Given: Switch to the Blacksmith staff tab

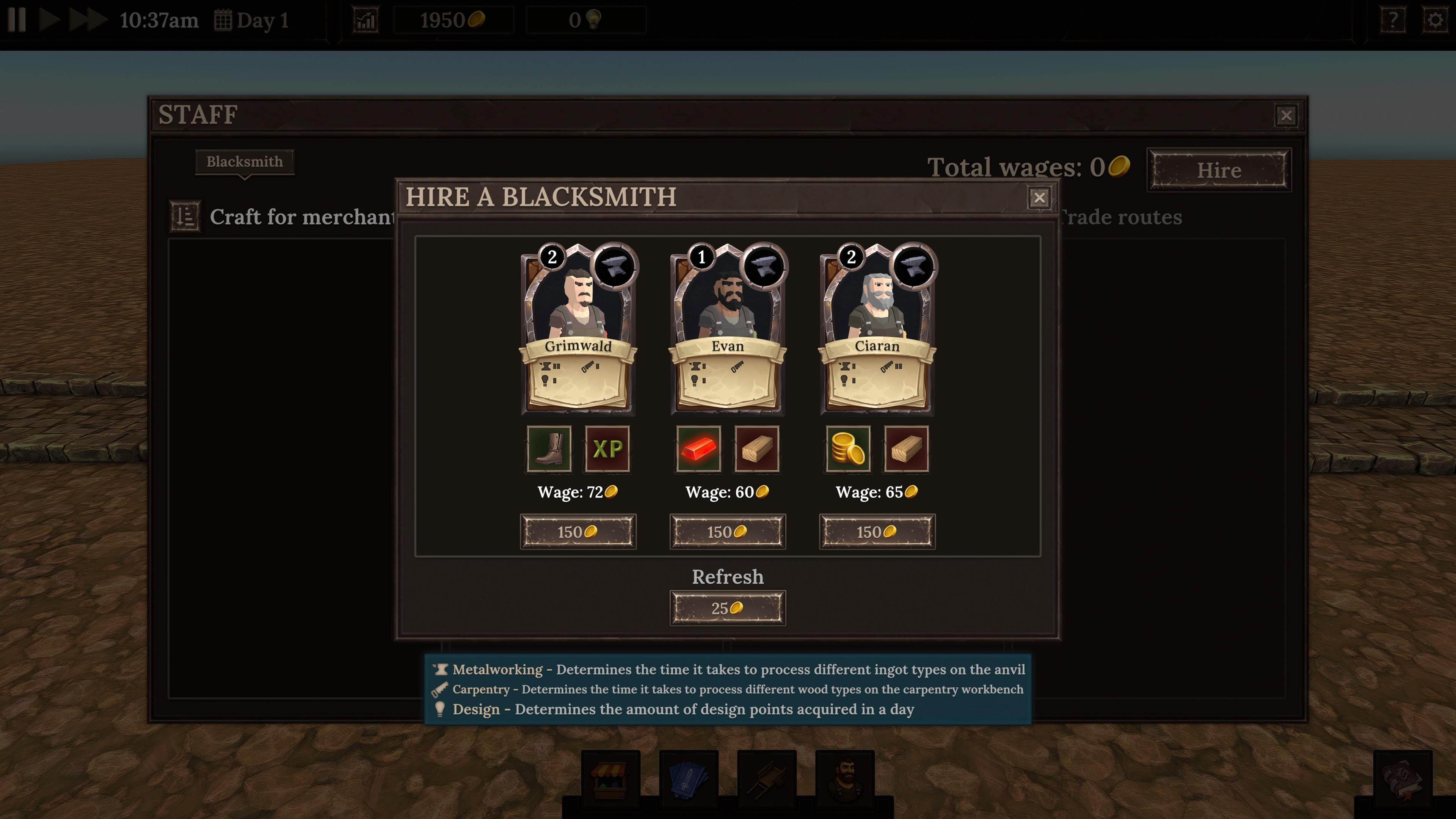Looking at the screenshot, I should click(244, 162).
